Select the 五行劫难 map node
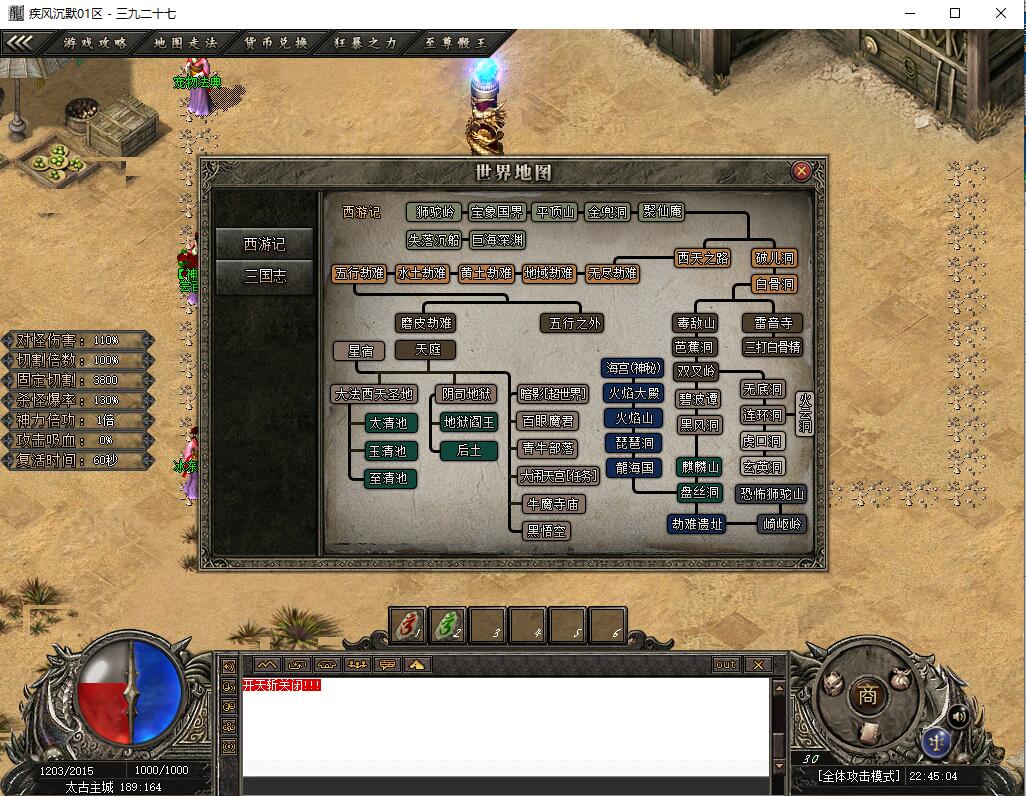 [x=359, y=273]
